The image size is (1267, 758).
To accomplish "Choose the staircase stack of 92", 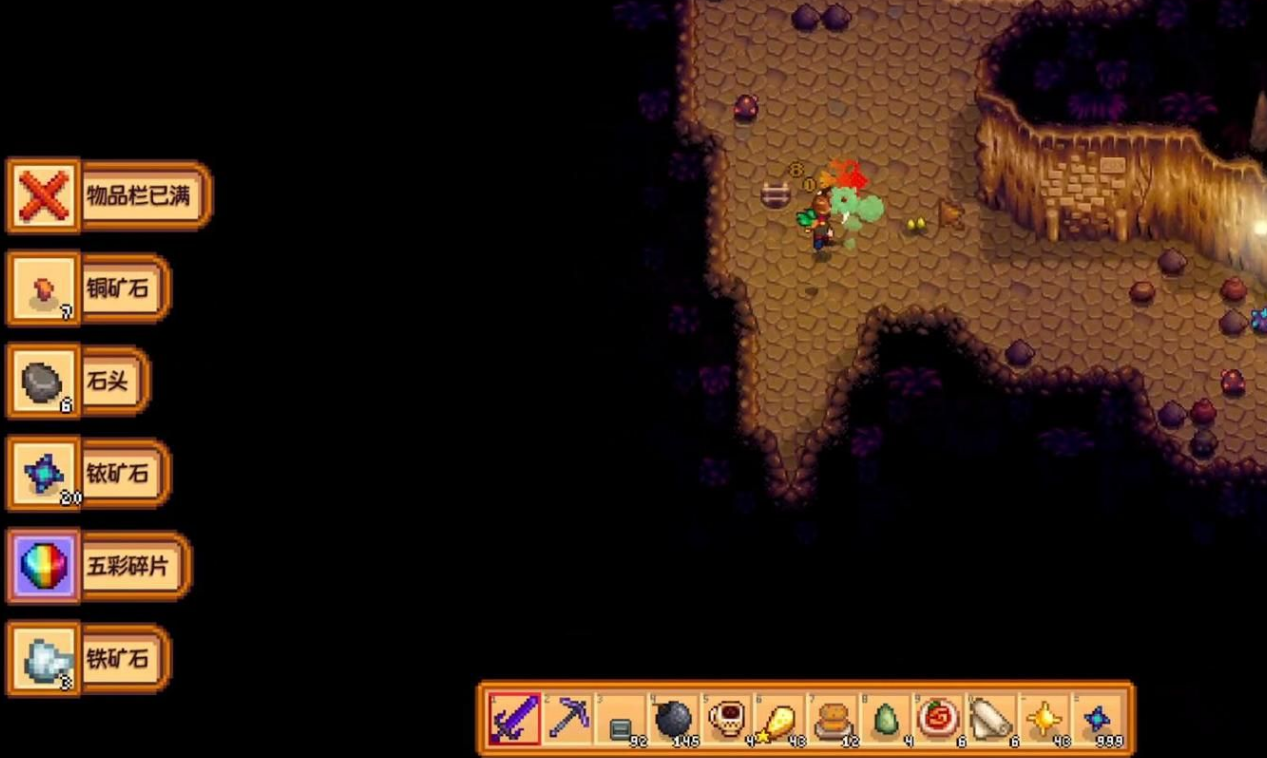I will (x=621, y=718).
